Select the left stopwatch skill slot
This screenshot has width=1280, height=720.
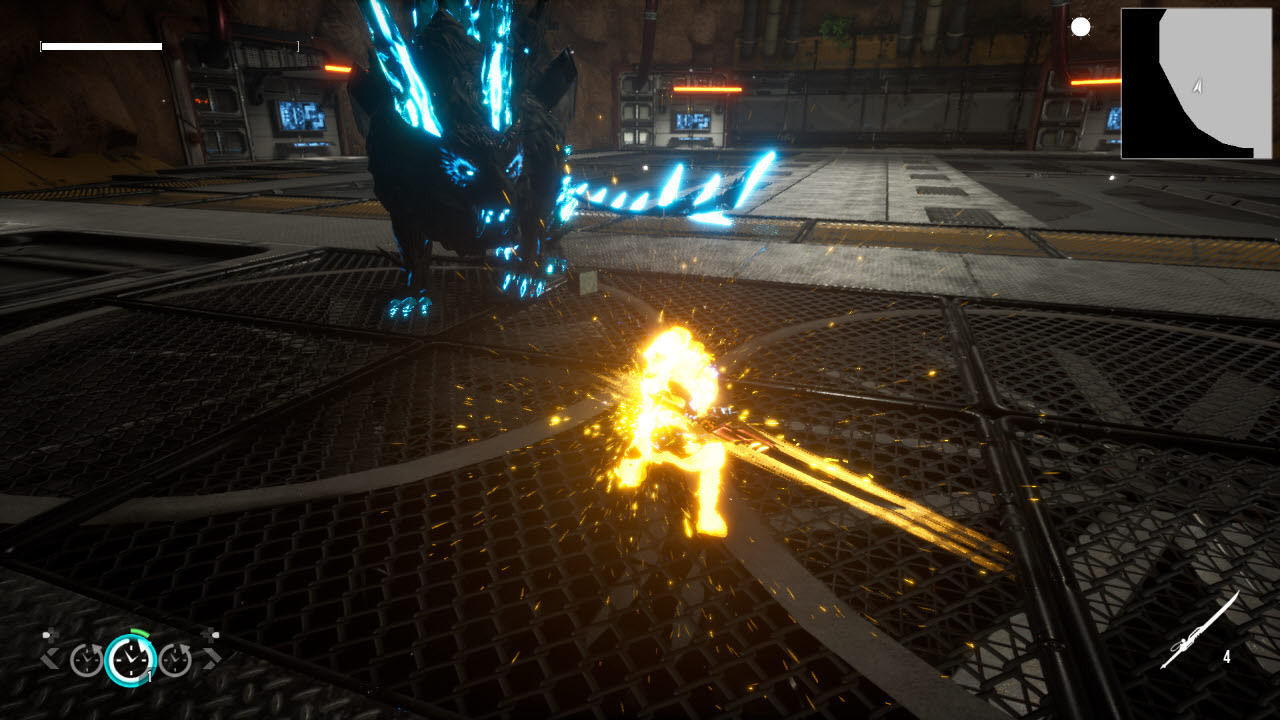click(x=87, y=658)
